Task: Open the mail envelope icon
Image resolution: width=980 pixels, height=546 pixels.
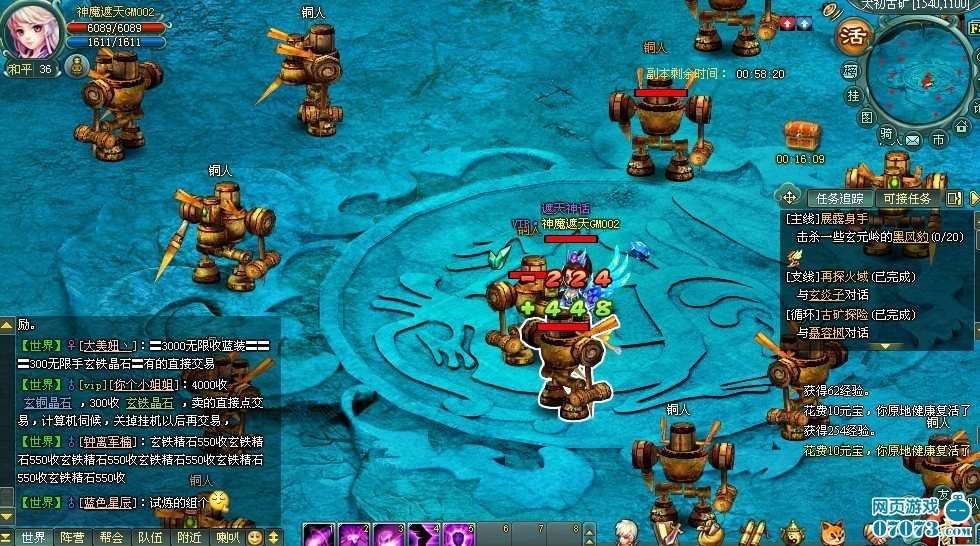Action: 912,140
